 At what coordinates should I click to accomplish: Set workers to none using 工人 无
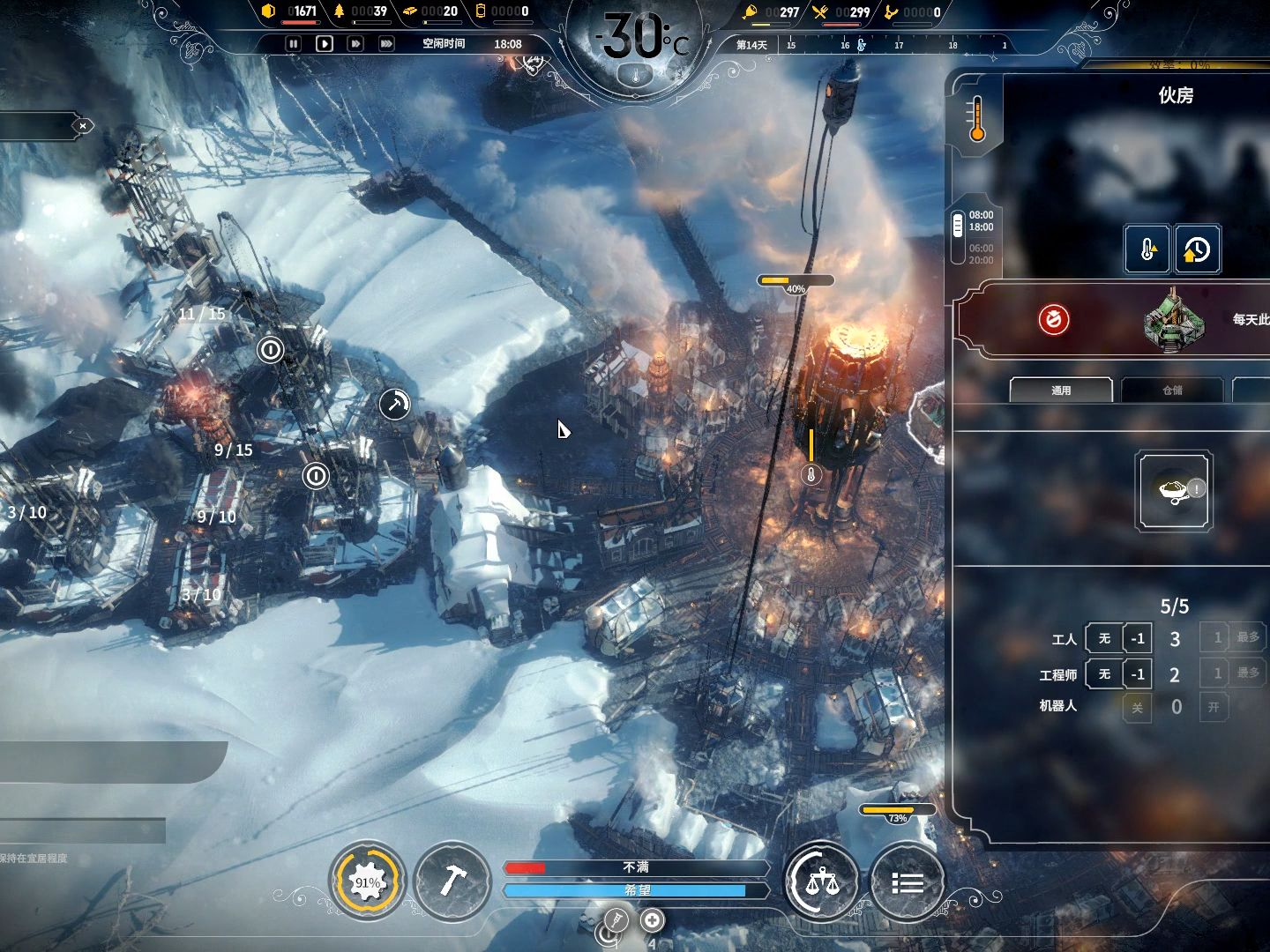coord(1104,638)
